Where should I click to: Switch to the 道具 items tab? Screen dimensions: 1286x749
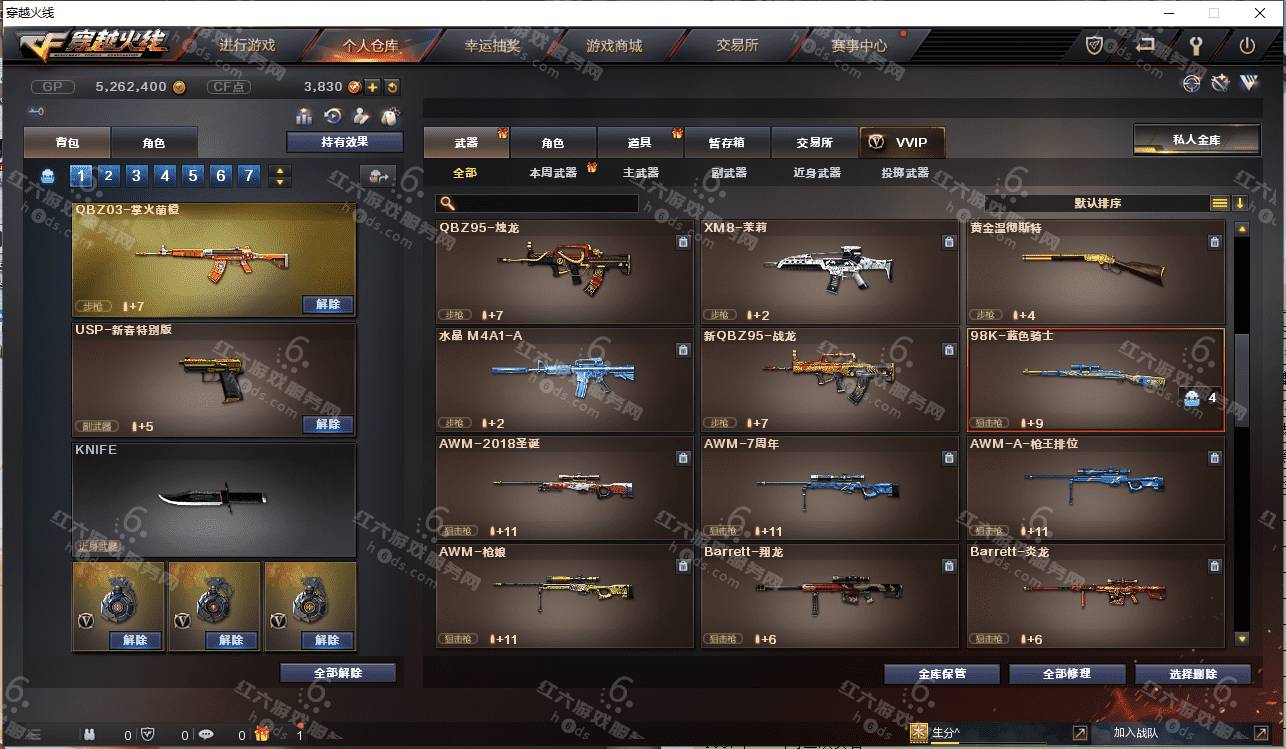click(640, 143)
